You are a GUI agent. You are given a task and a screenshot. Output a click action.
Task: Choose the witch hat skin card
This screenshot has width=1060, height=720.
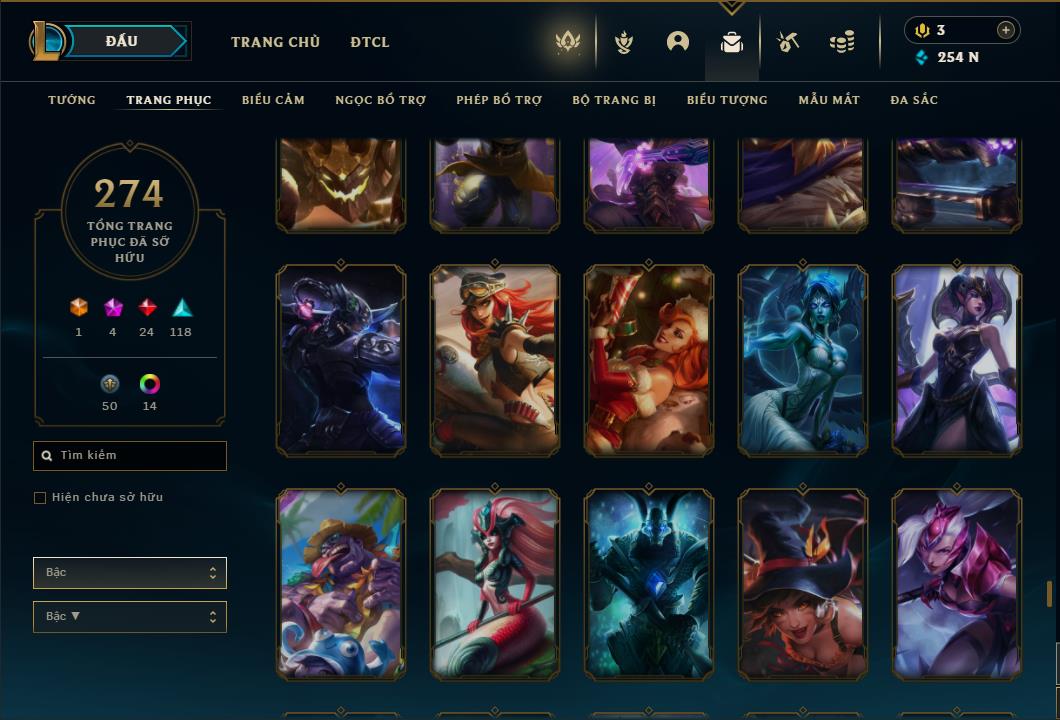[803, 585]
